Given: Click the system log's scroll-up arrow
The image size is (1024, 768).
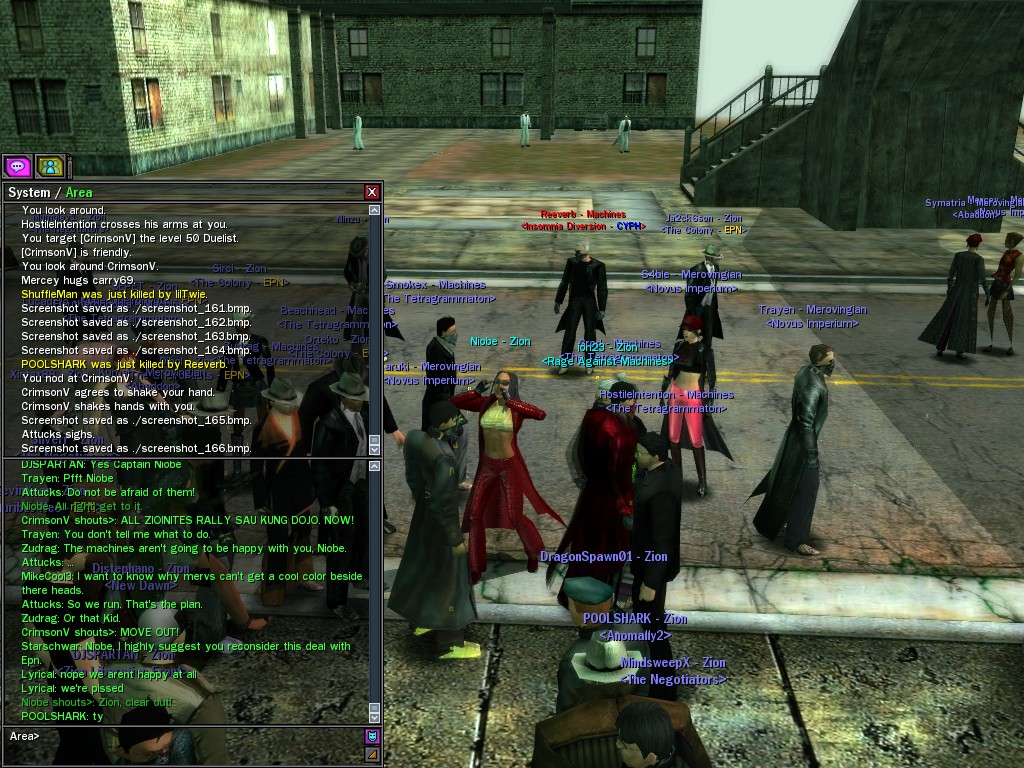Looking at the screenshot, I should pos(375,211).
